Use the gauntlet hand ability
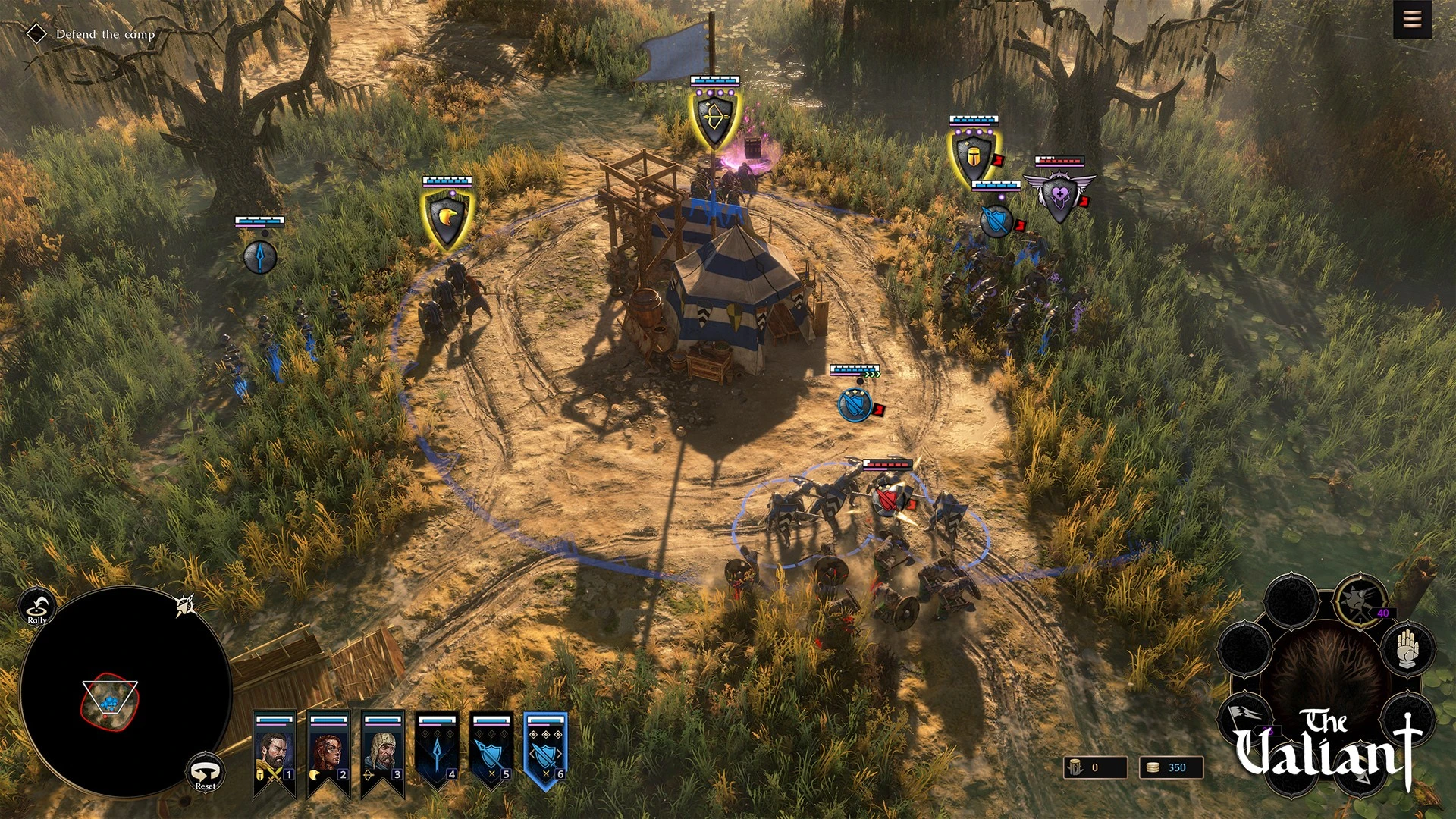The image size is (1456, 819). coord(1407,648)
